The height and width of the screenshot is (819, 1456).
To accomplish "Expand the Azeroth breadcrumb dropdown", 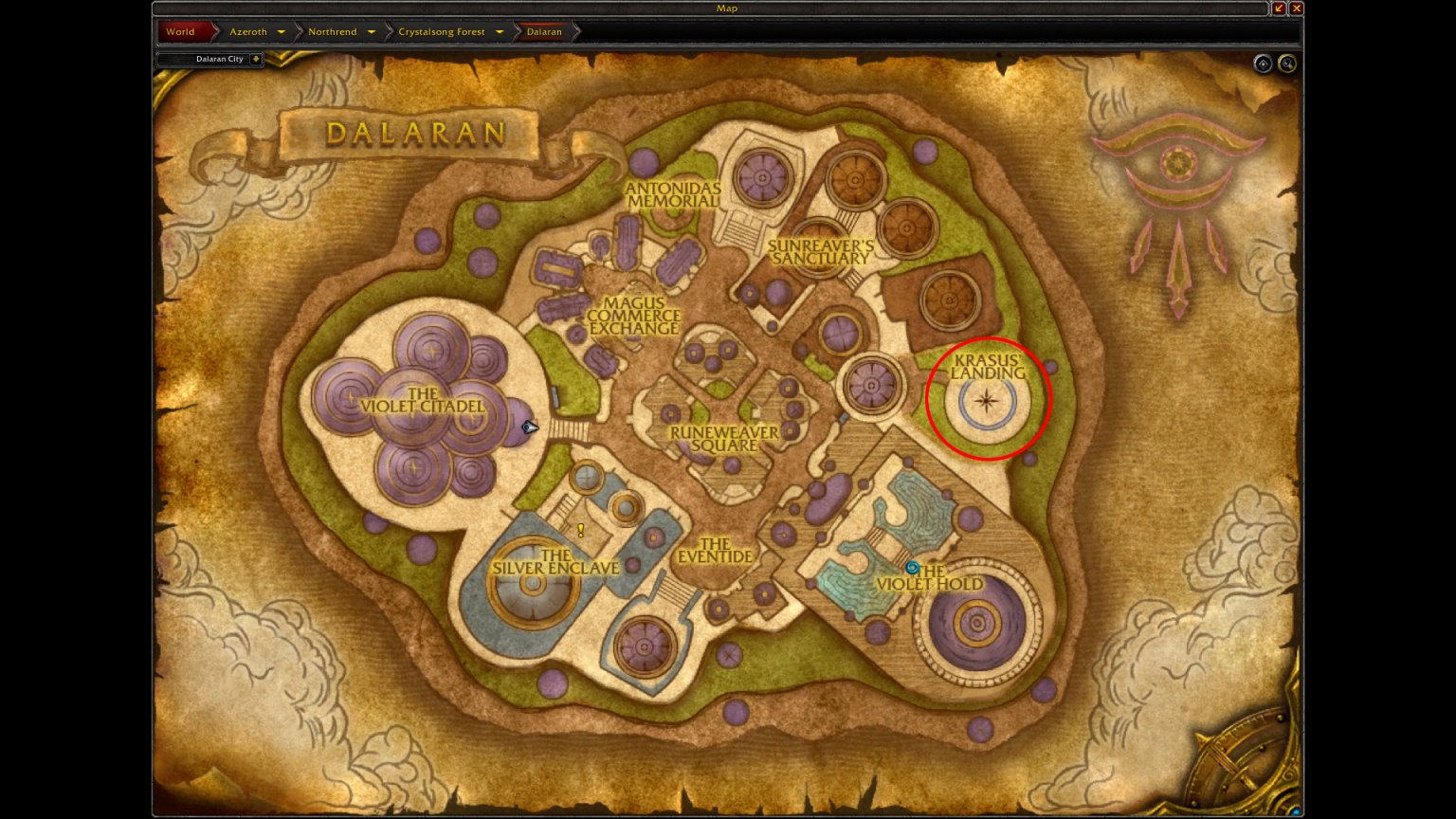I will point(282,31).
